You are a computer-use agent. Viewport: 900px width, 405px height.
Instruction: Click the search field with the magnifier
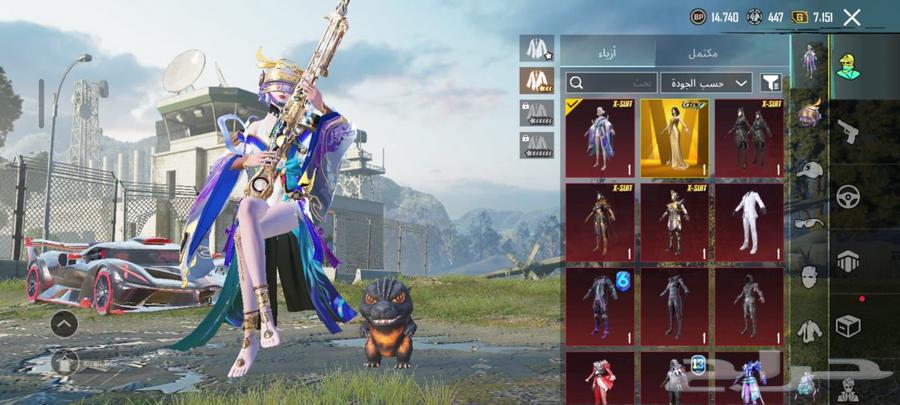coord(608,83)
